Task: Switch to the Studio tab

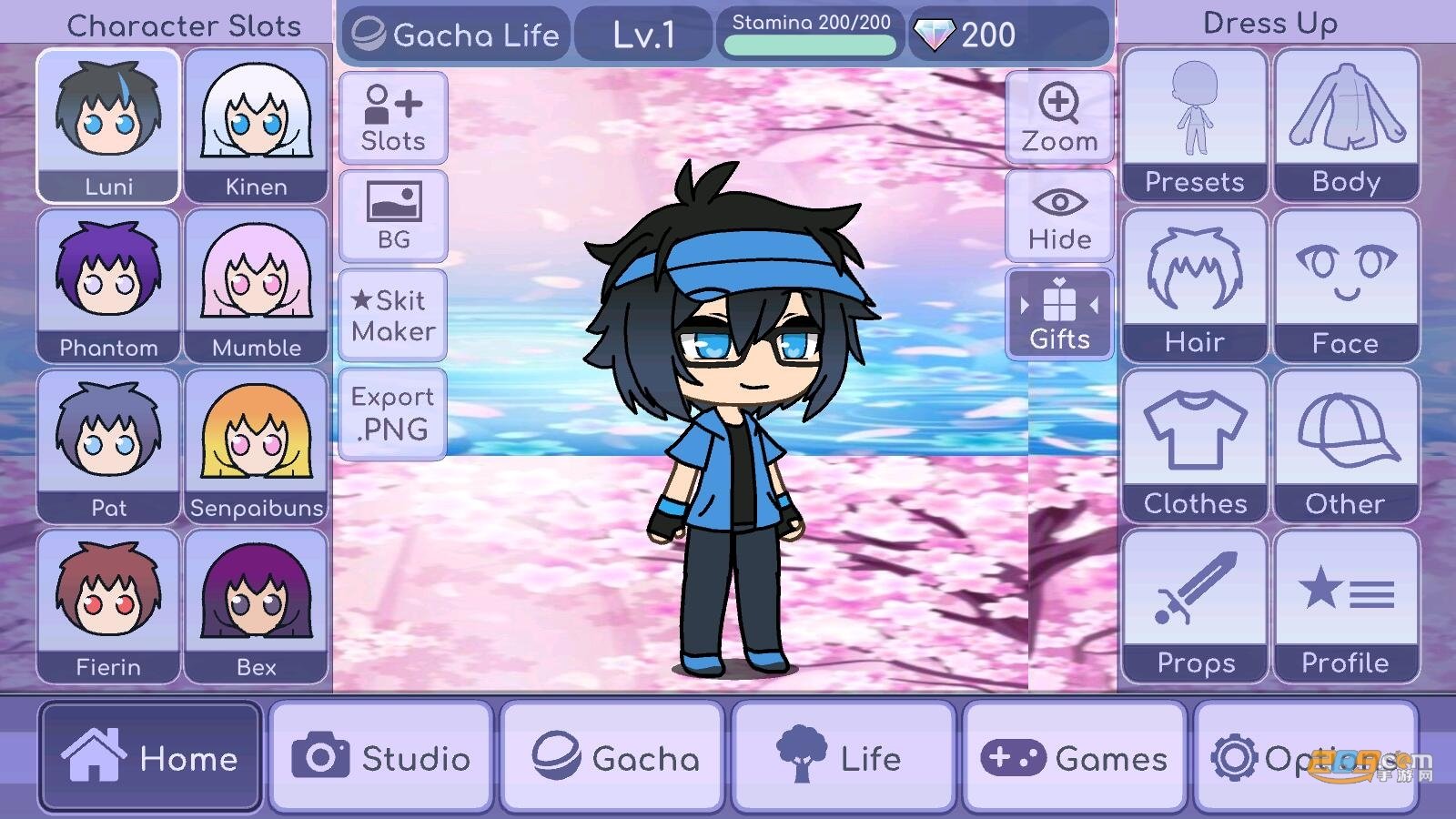Action: point(381,757)
